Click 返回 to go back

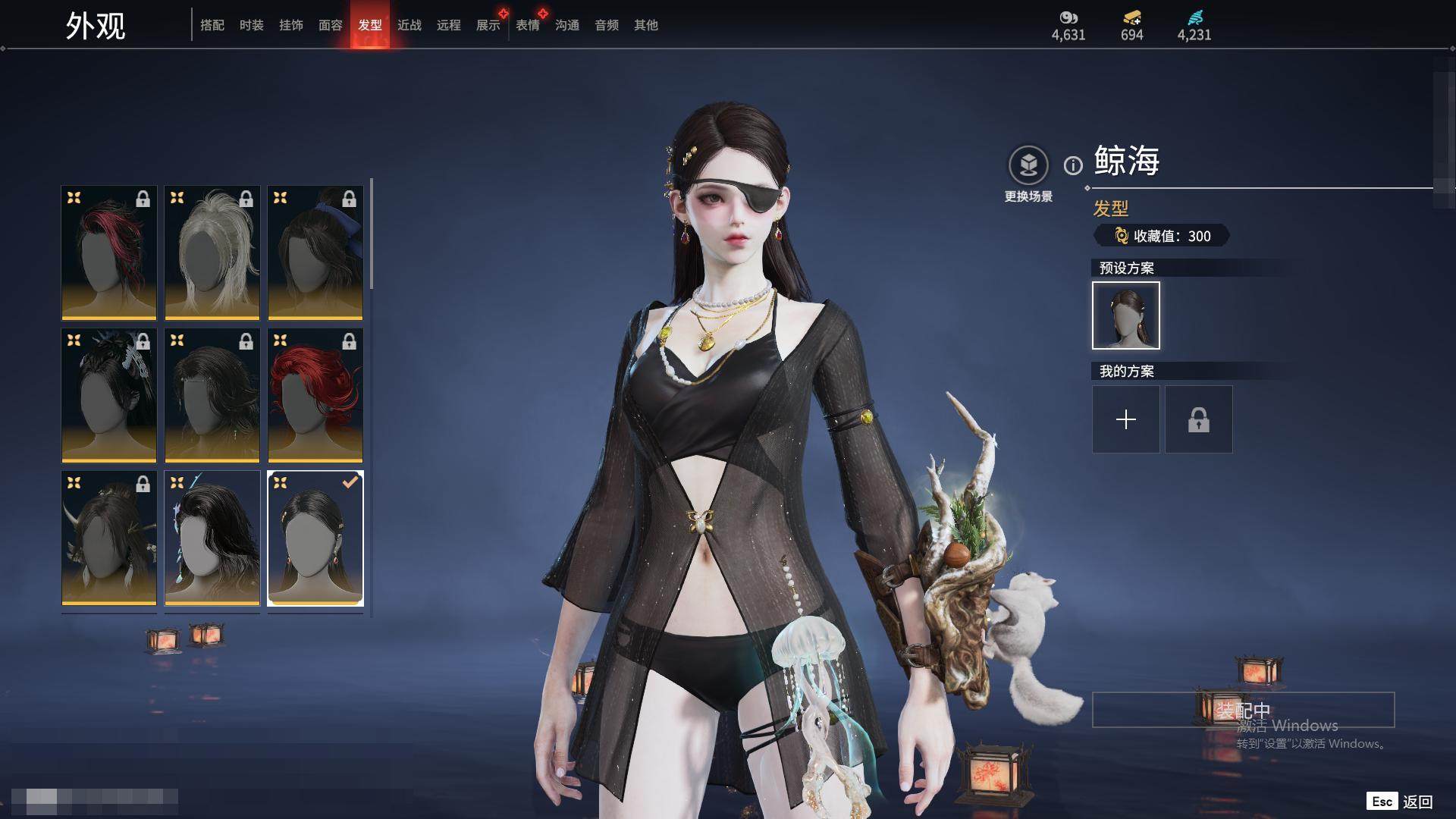1416,802
